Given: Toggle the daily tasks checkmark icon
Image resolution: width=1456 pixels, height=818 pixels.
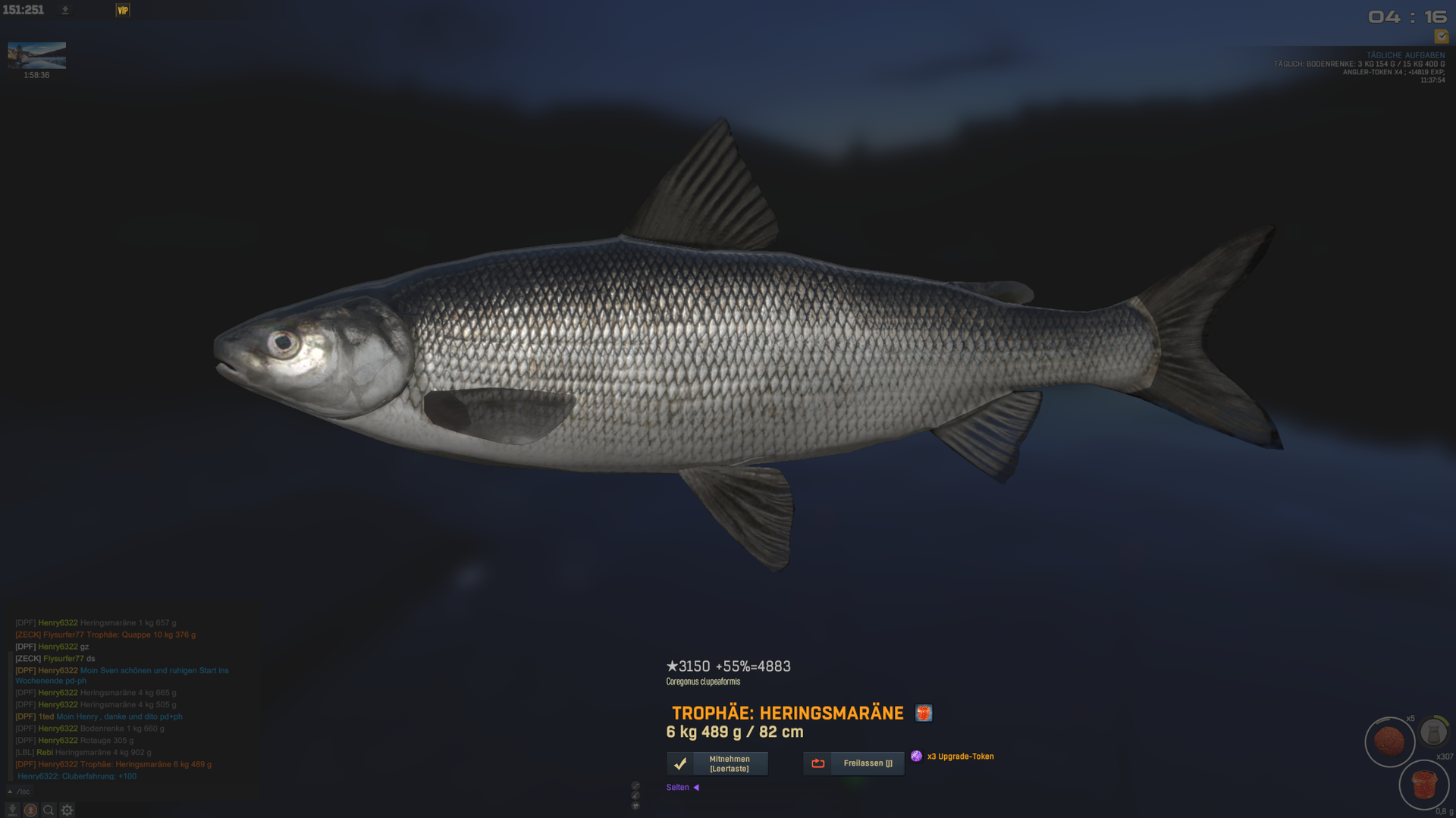Looking at the screenshot, I should tap(1441, 36).
